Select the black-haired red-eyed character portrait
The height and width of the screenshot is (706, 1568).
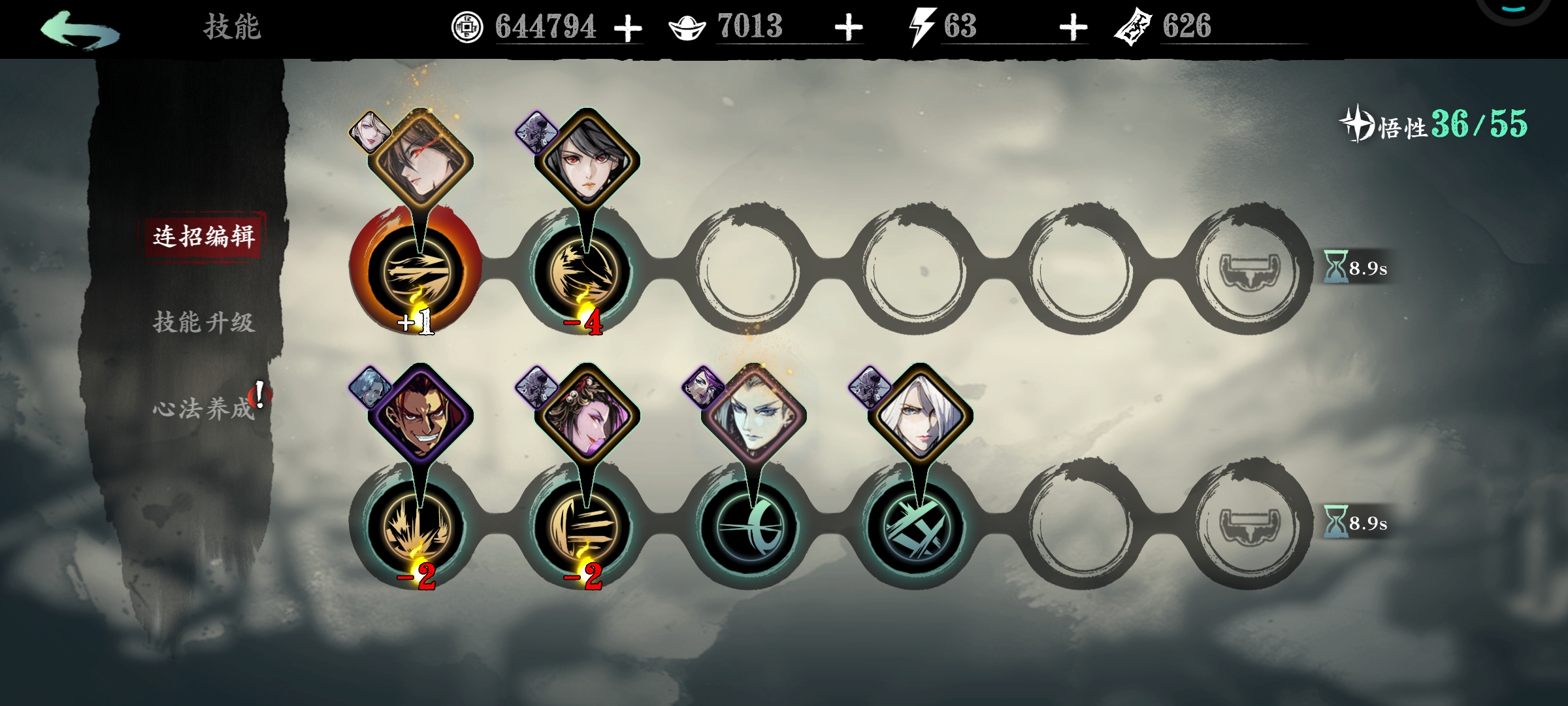pyautogui.click(x=586, y=161)
